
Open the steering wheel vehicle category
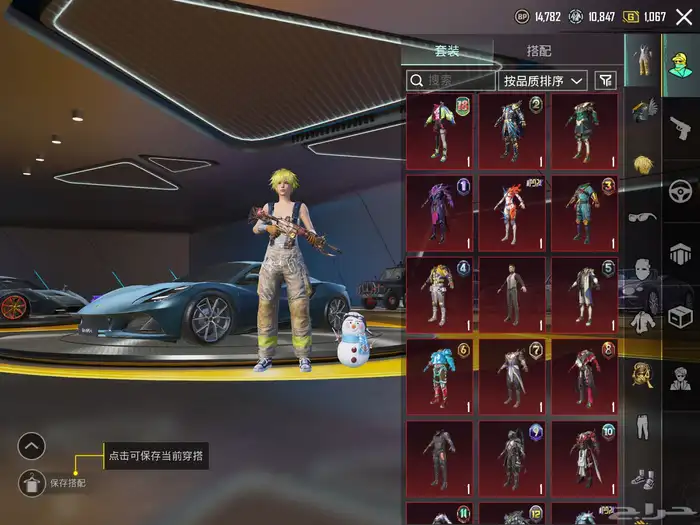tap(681, 190)
